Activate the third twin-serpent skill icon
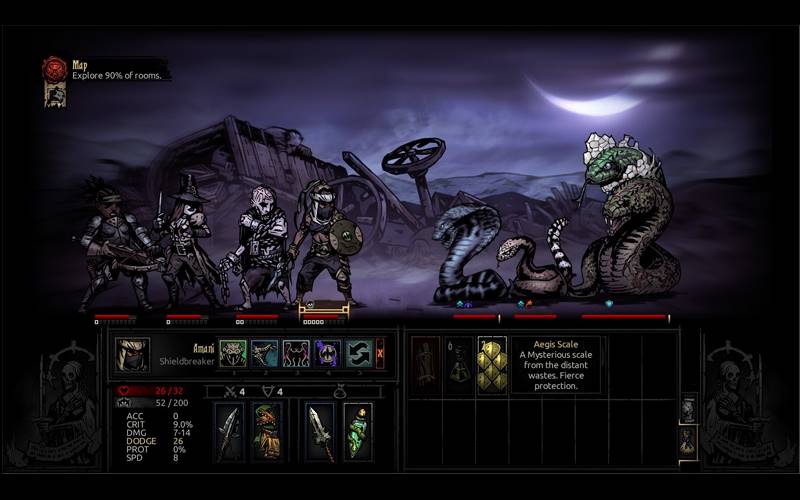Viewport: 800px width, 500px height. (296, 354)
